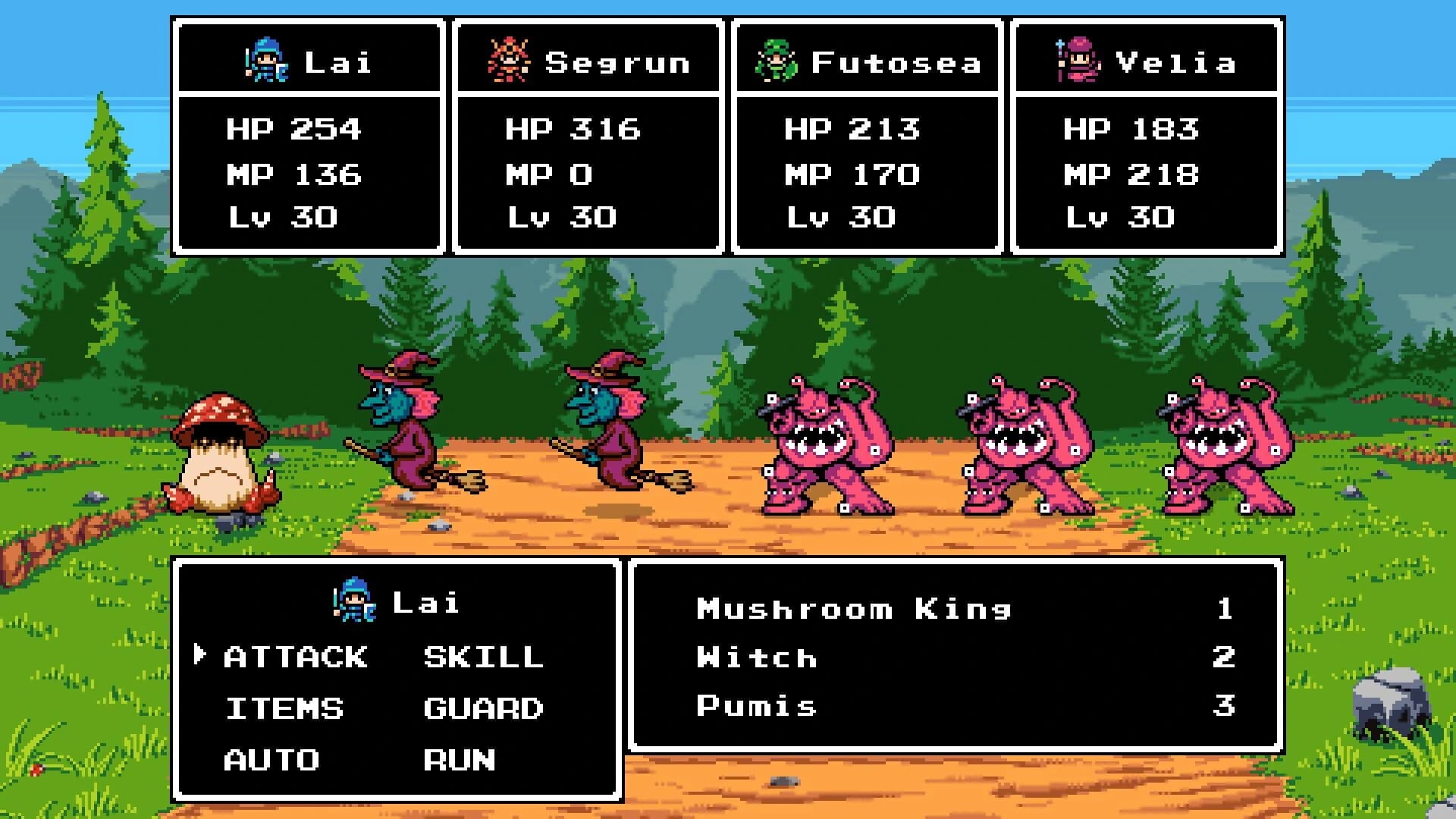Image resolution: width=1456 pixels, height=819 pixels.
Task: Click Segrun's HP 316 status panel
Action: 573,129
